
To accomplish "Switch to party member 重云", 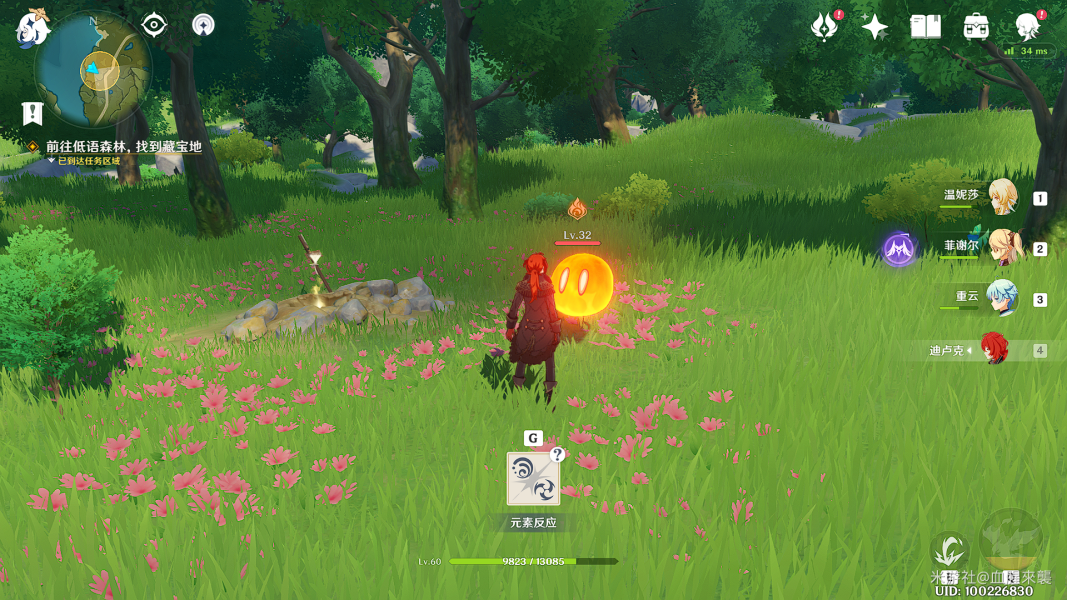I will pos(1001,299).
